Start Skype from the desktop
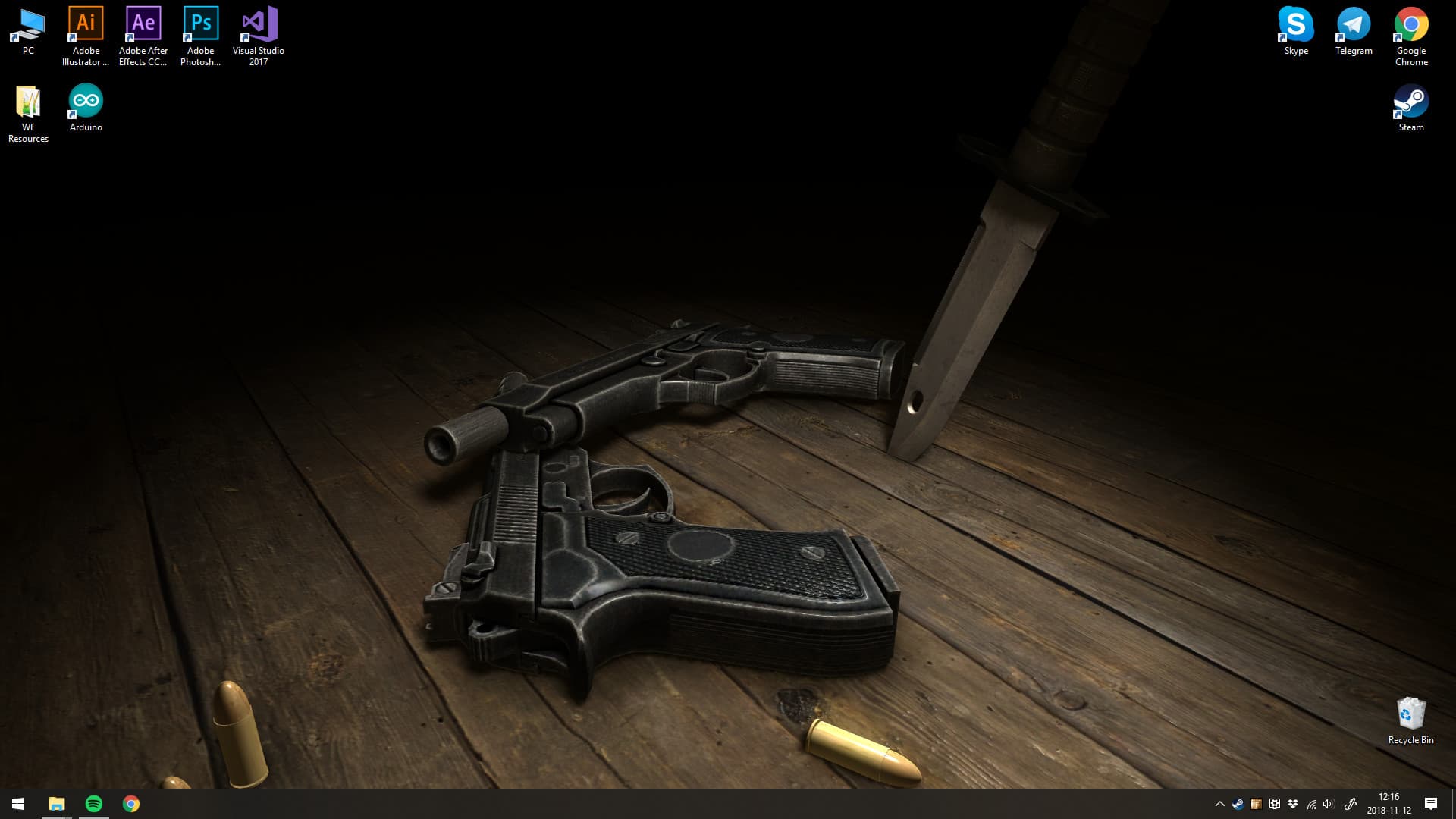This screenshot has height=819, width=1456. click(x=1296, y=23)
